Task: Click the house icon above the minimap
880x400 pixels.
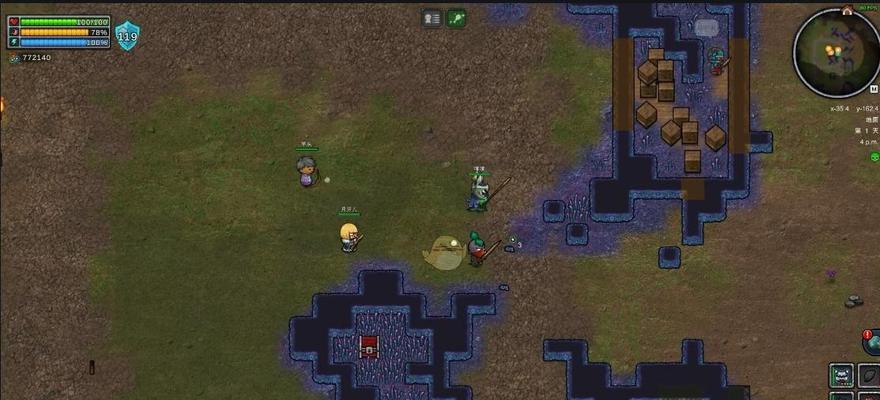Action: 847,10
